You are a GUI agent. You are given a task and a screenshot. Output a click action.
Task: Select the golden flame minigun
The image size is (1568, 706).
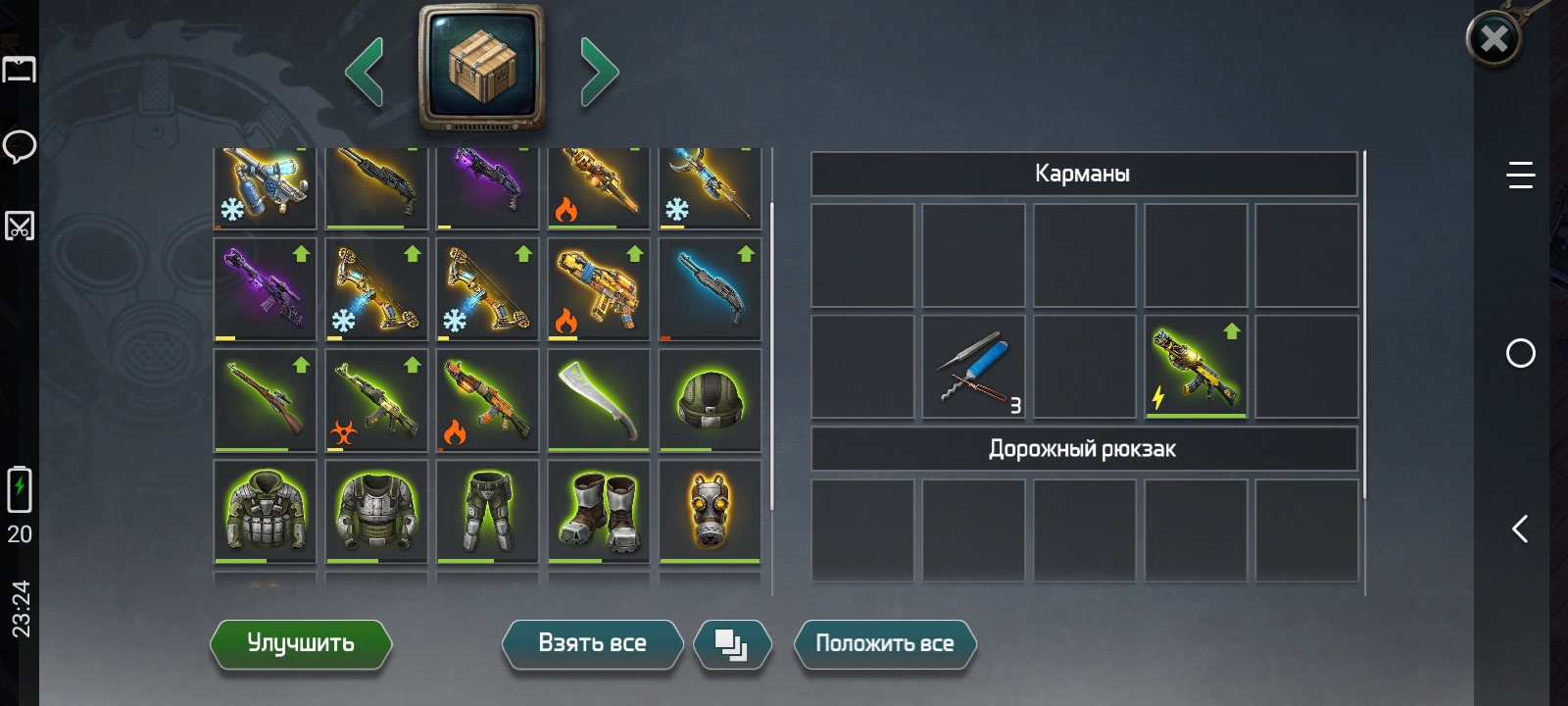tap(599, 289)
